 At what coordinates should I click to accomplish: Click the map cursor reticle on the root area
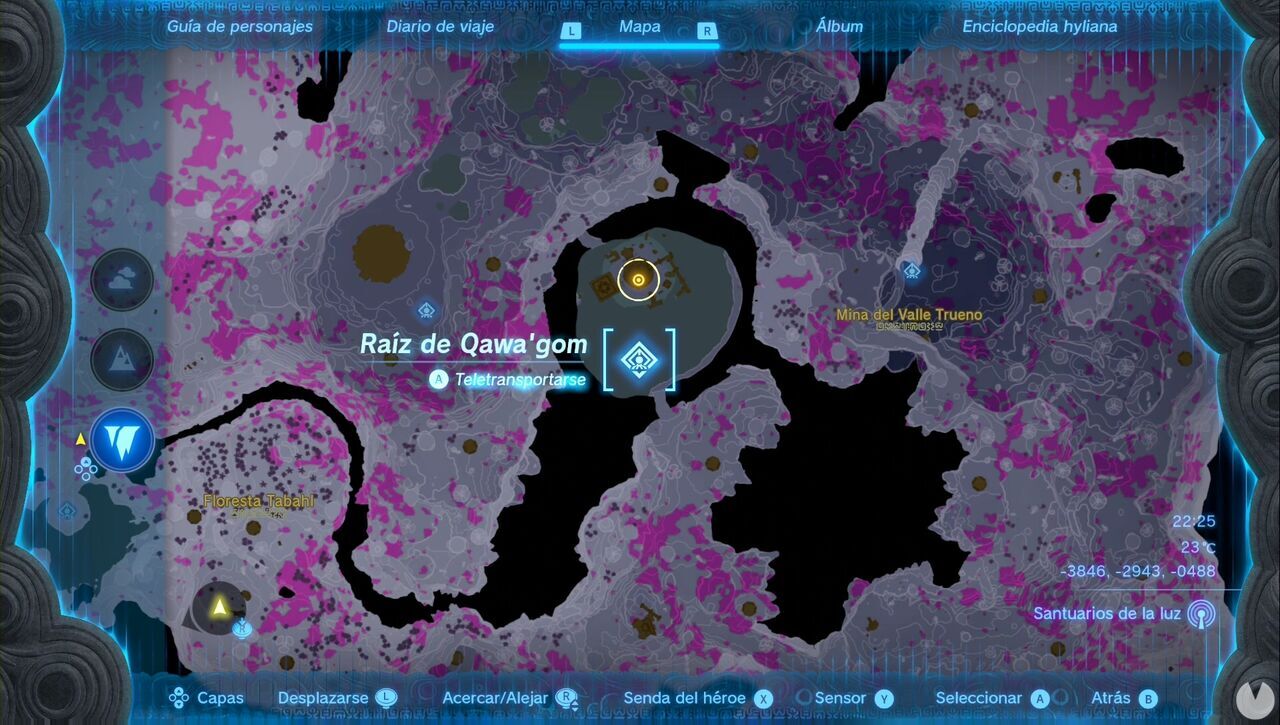[638, 279]
